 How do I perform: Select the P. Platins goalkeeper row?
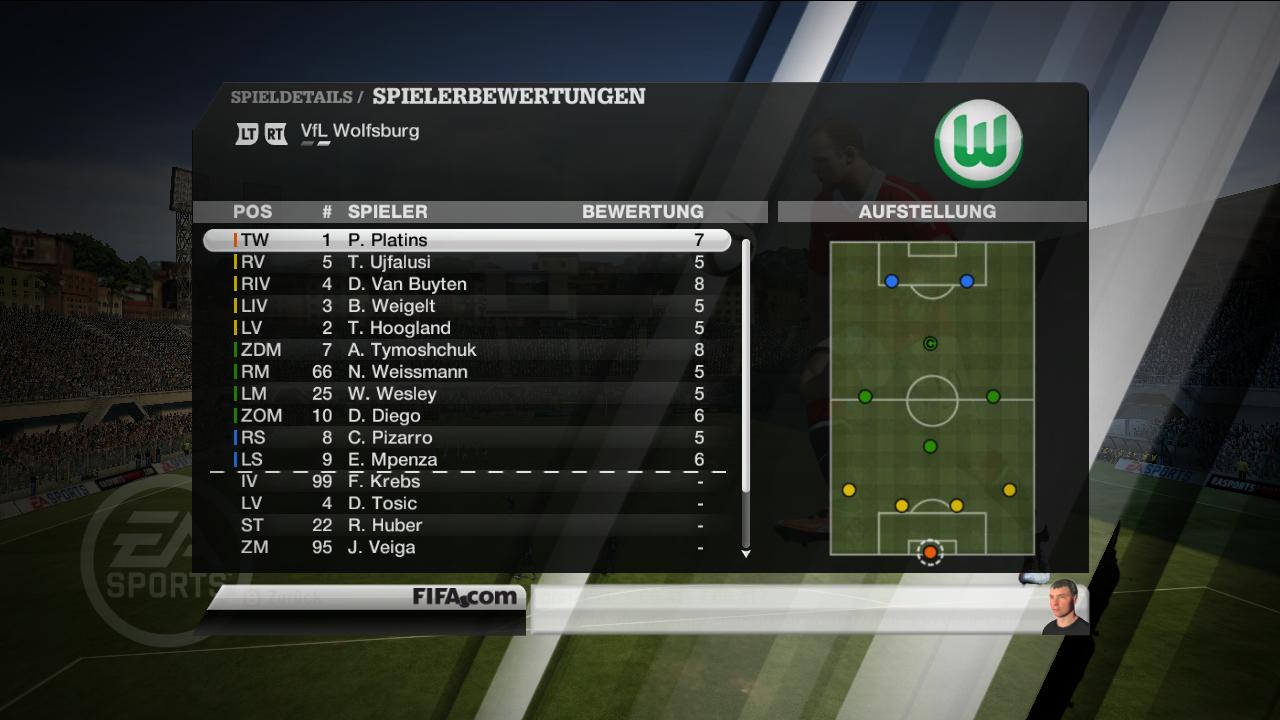coord(466,240)
